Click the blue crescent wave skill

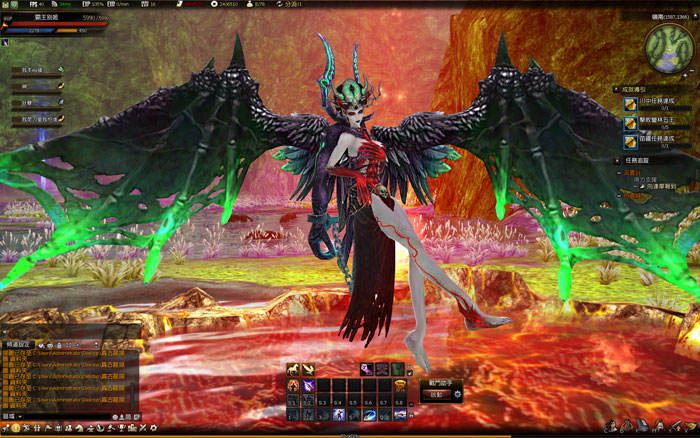[369, 414]
